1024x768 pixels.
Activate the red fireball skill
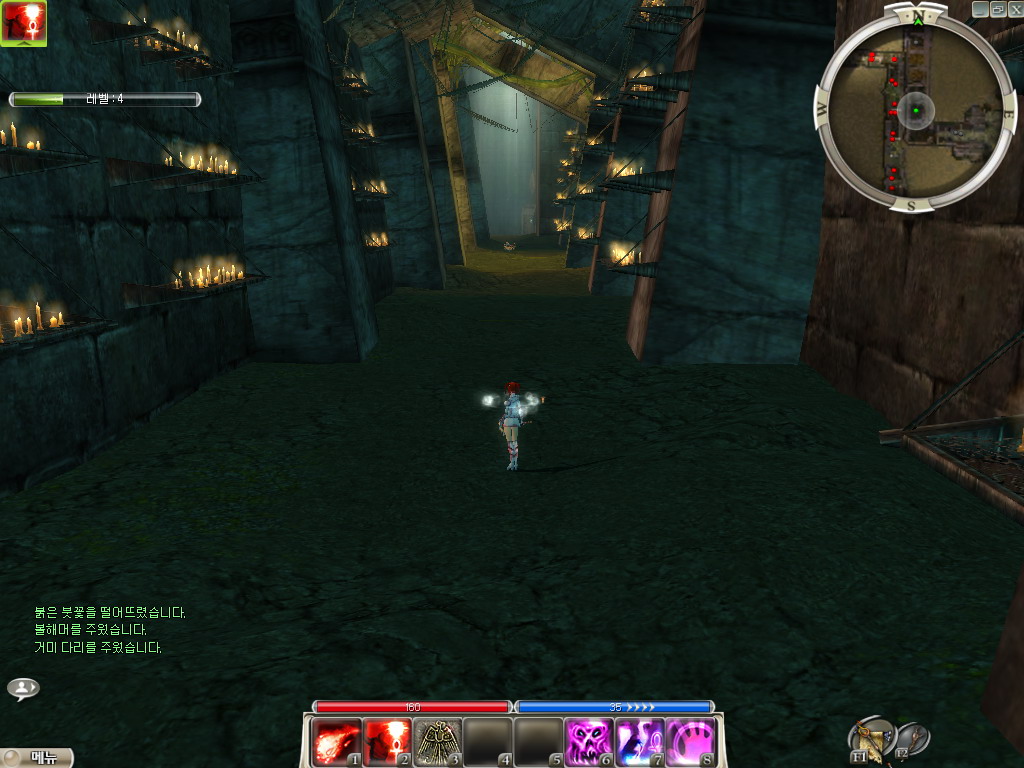point(335,742)
